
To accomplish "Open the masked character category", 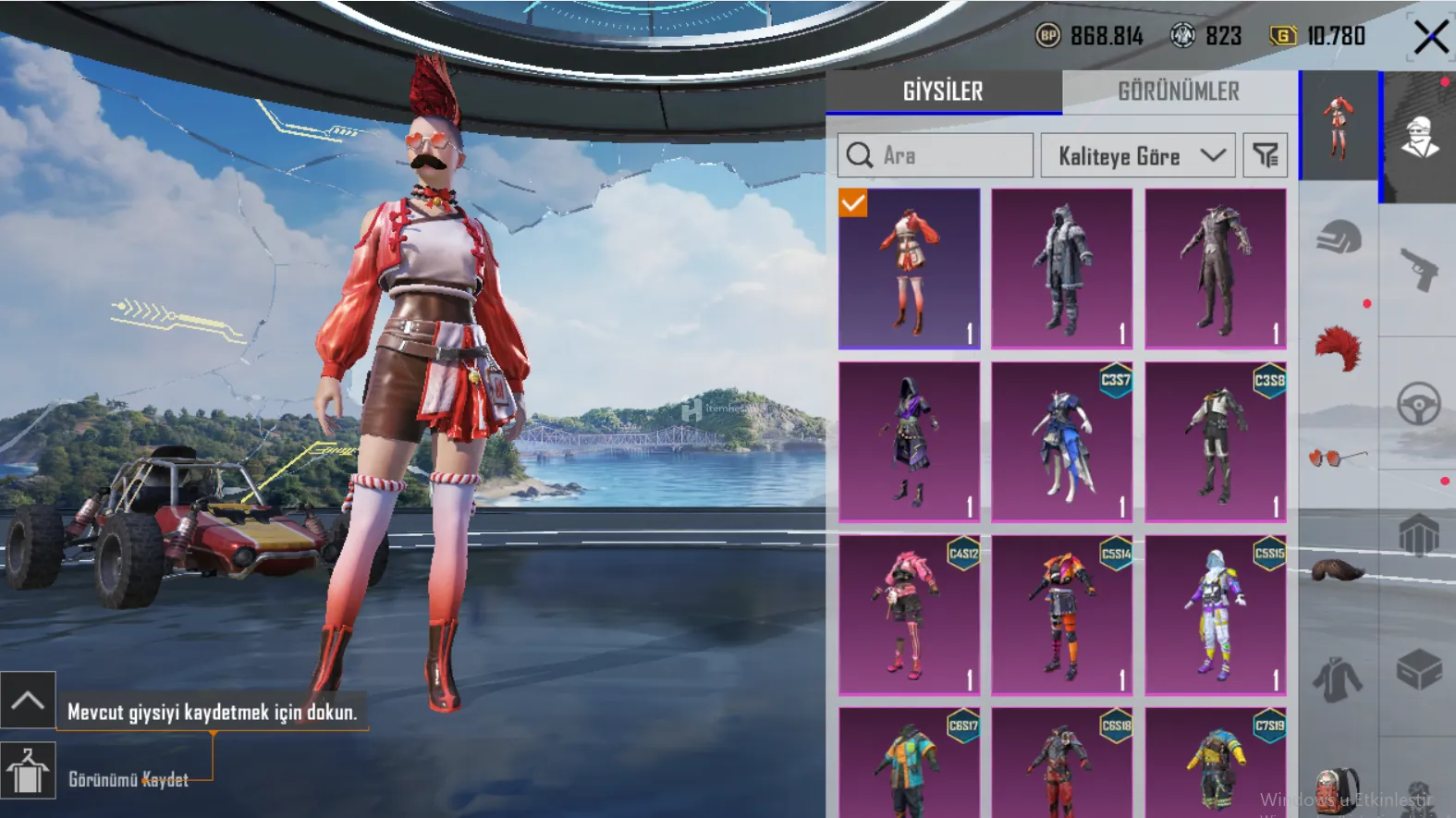I will tap(1418, 136).
